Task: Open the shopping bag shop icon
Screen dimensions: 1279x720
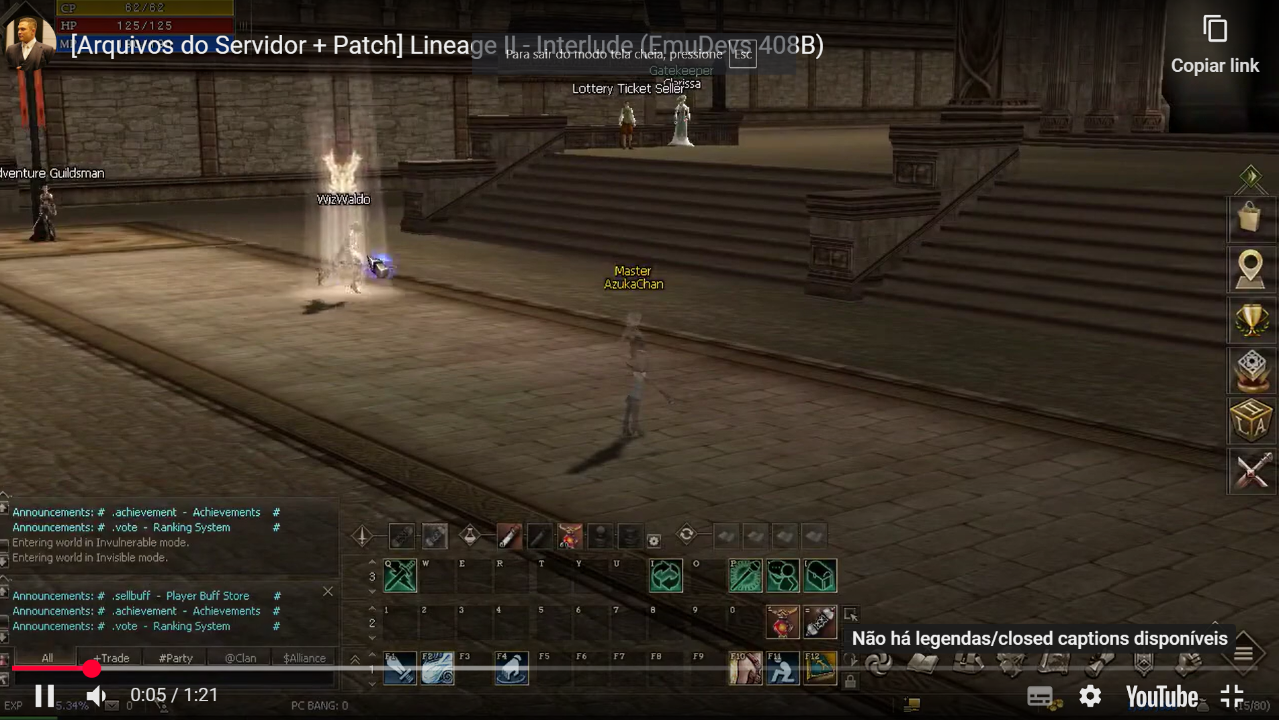Action: [x=1250, y=218]
